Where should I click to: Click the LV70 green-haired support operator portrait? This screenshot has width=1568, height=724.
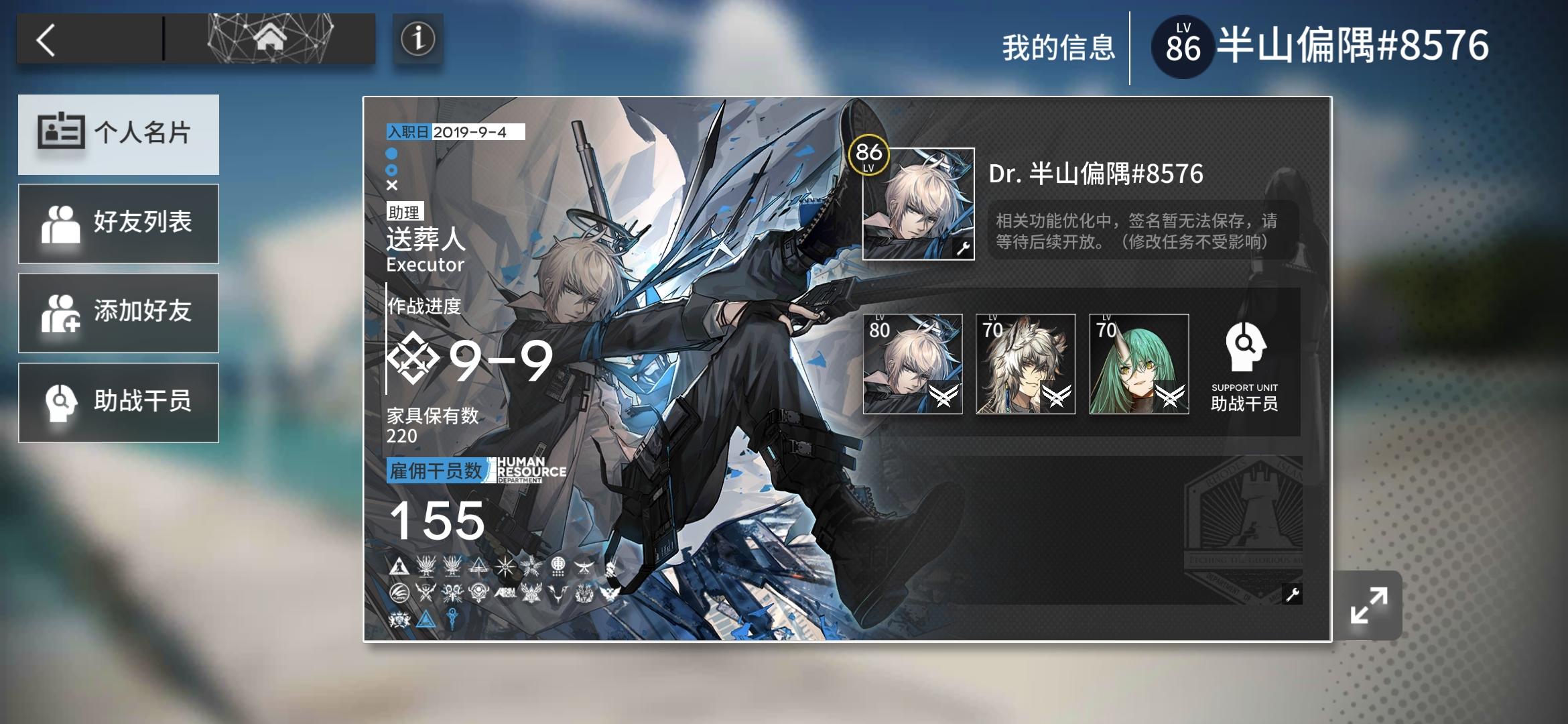(1138, 365)
